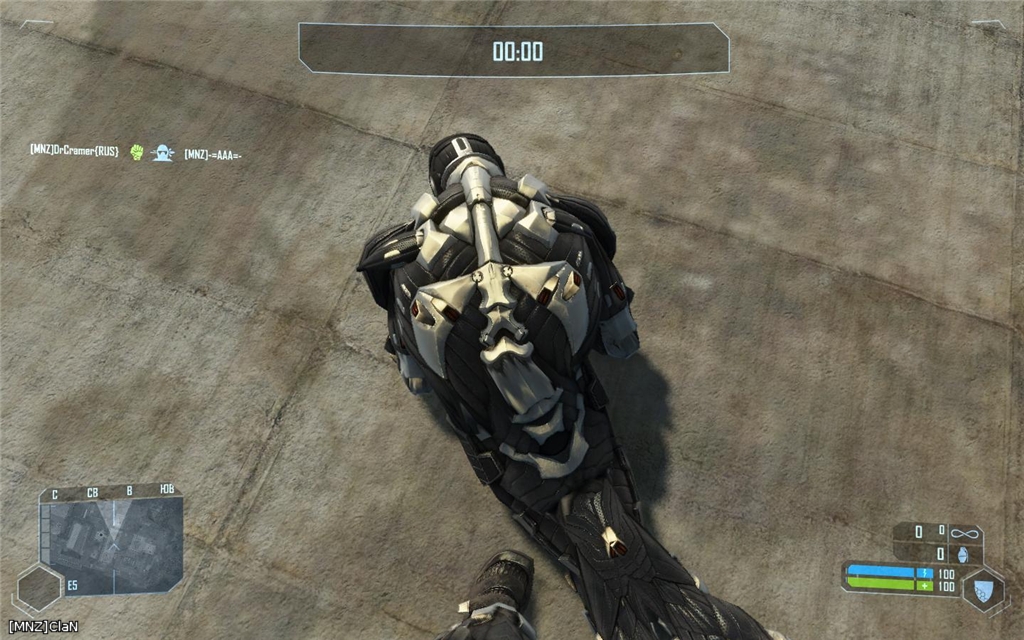
Task: Select the armor mode shield icon
Action: tap(984, 589)
